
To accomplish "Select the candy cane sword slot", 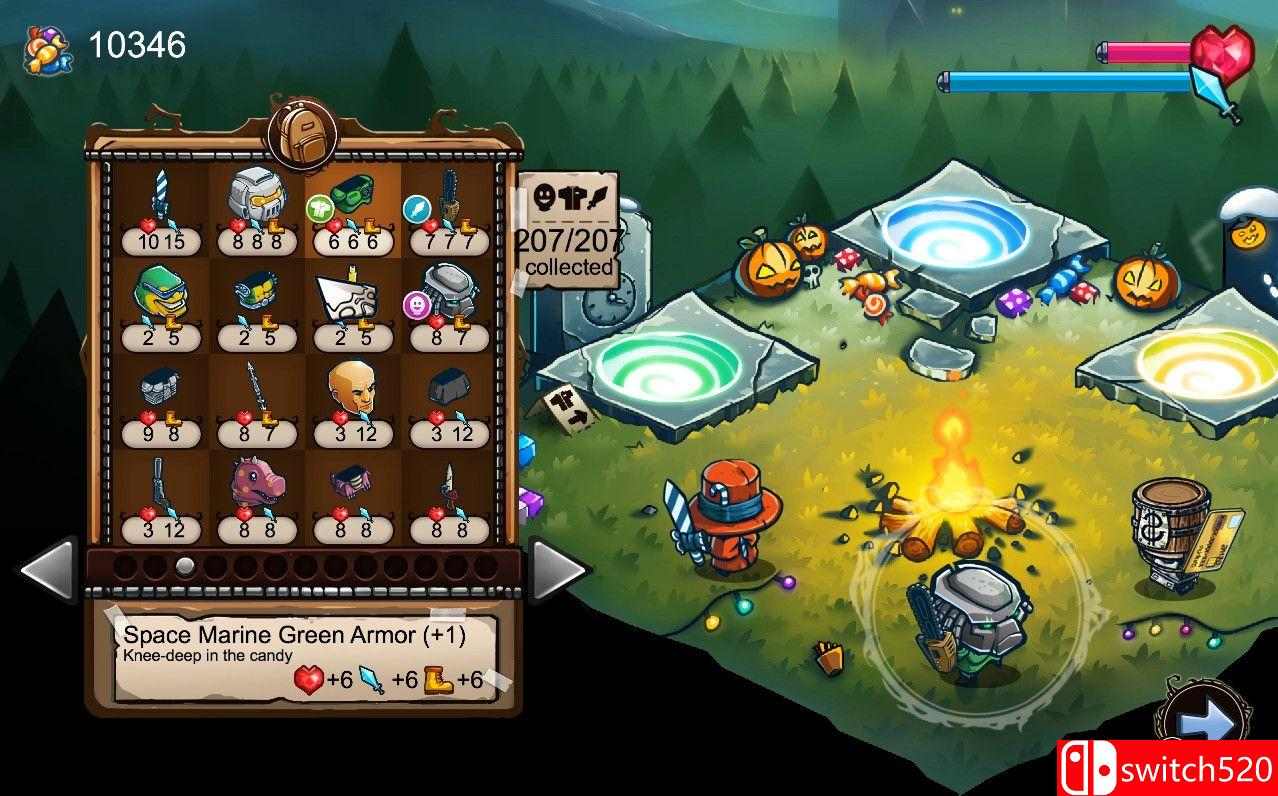I will click(162, 207).
